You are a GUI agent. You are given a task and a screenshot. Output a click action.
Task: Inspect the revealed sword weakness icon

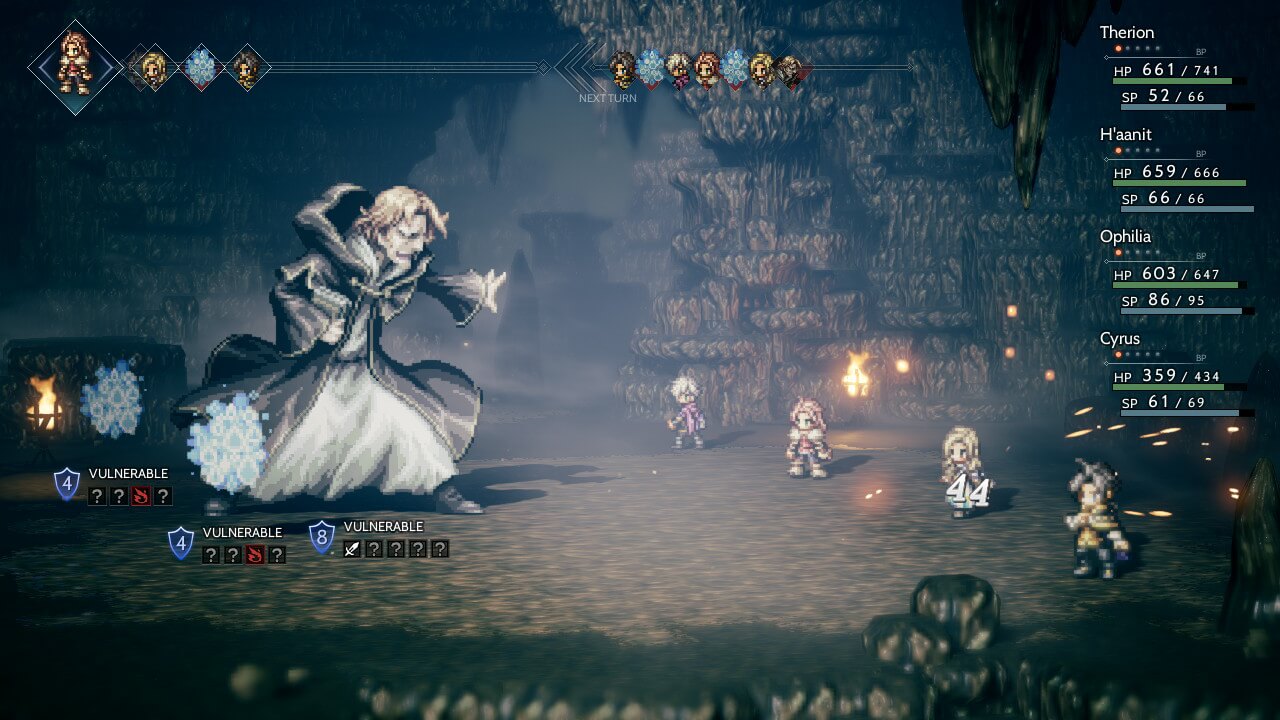click(351, 548)
